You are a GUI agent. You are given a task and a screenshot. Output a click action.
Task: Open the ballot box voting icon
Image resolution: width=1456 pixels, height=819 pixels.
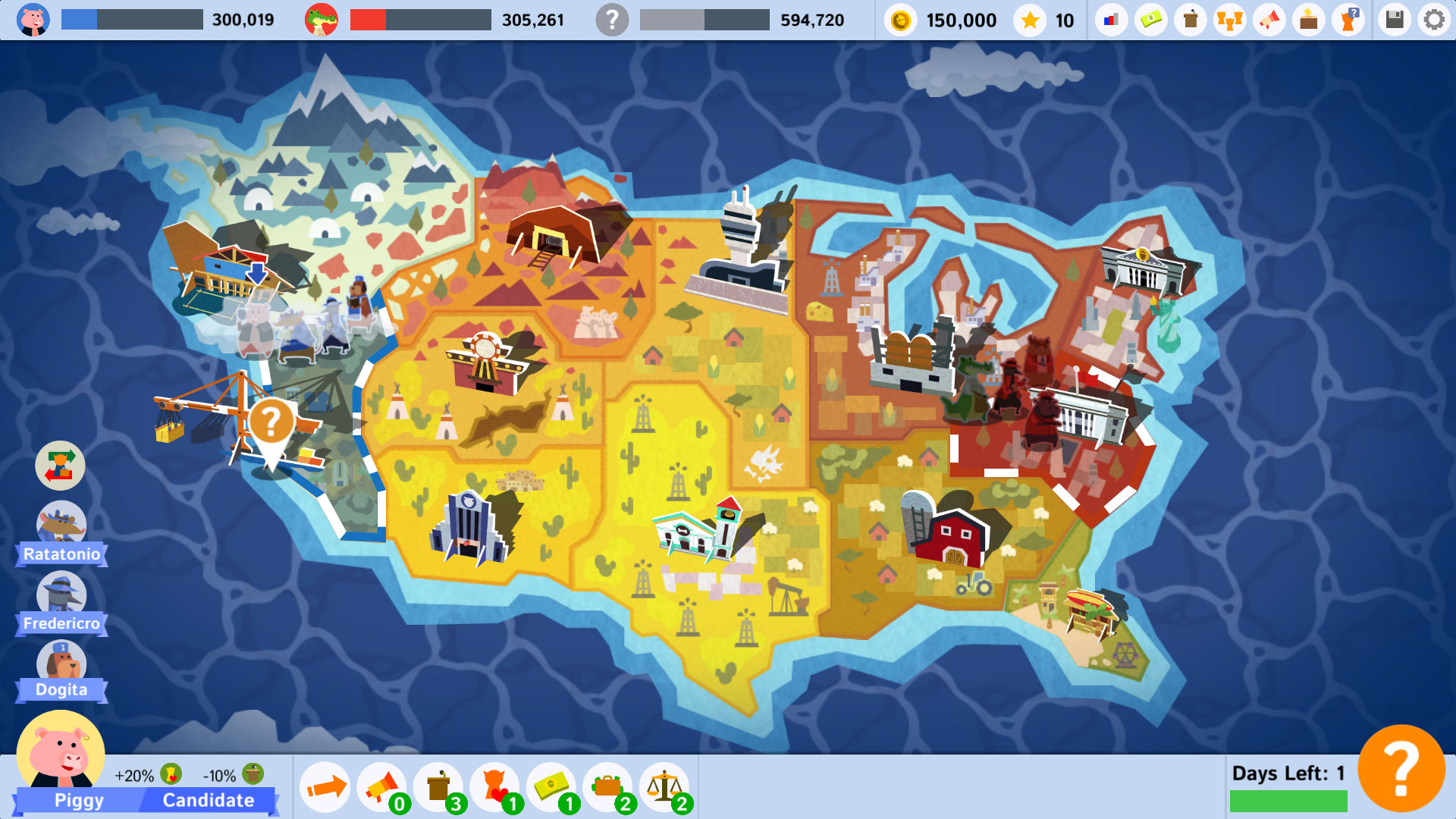click(x=1308, y=20)
